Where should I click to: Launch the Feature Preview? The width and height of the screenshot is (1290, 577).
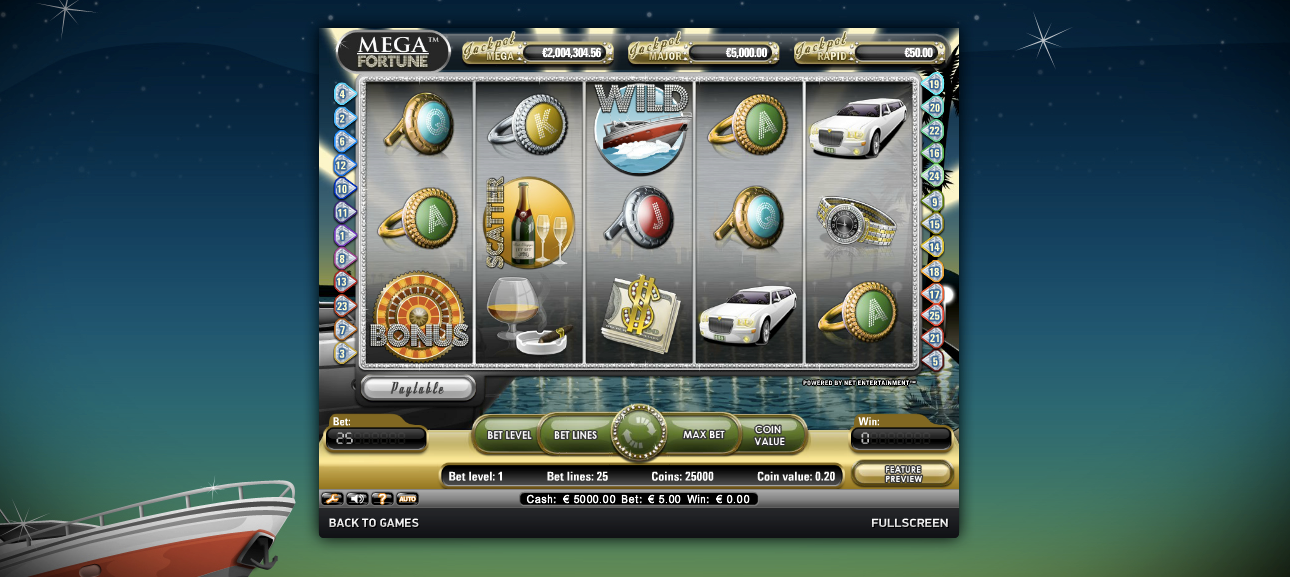[x=902, y=473]
